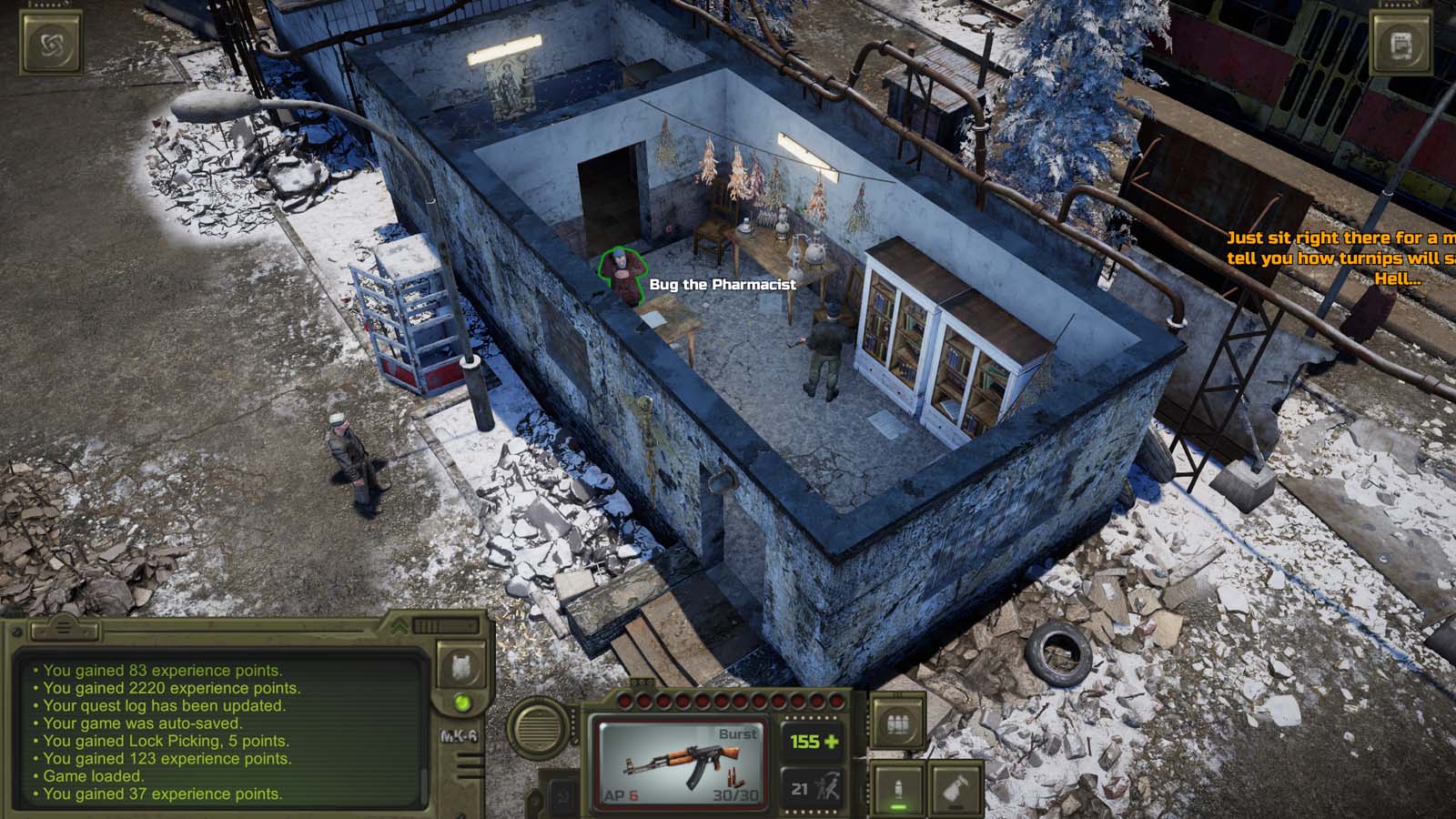This screenshot has height=819, width=1456.
Task: Toggle the bullet quick-slot with green charge light
Action: coord(898,784)
